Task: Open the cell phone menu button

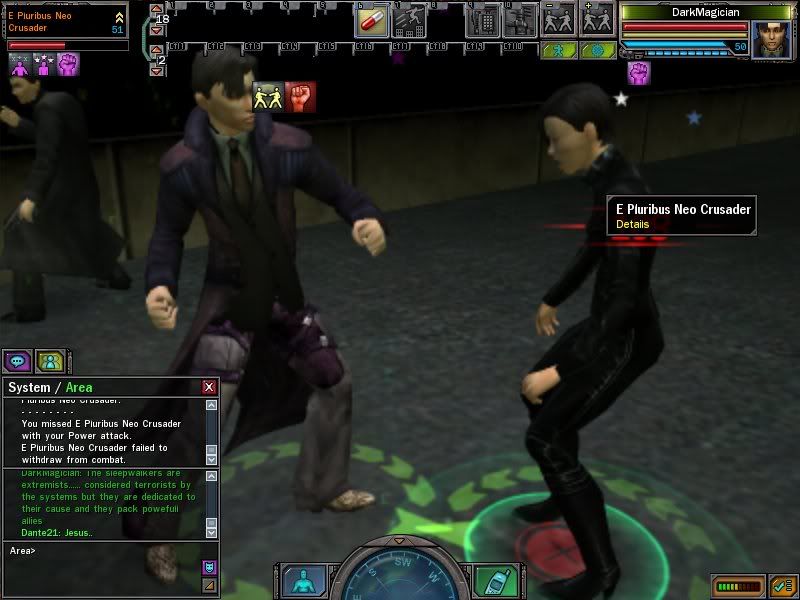Action: 493,581
